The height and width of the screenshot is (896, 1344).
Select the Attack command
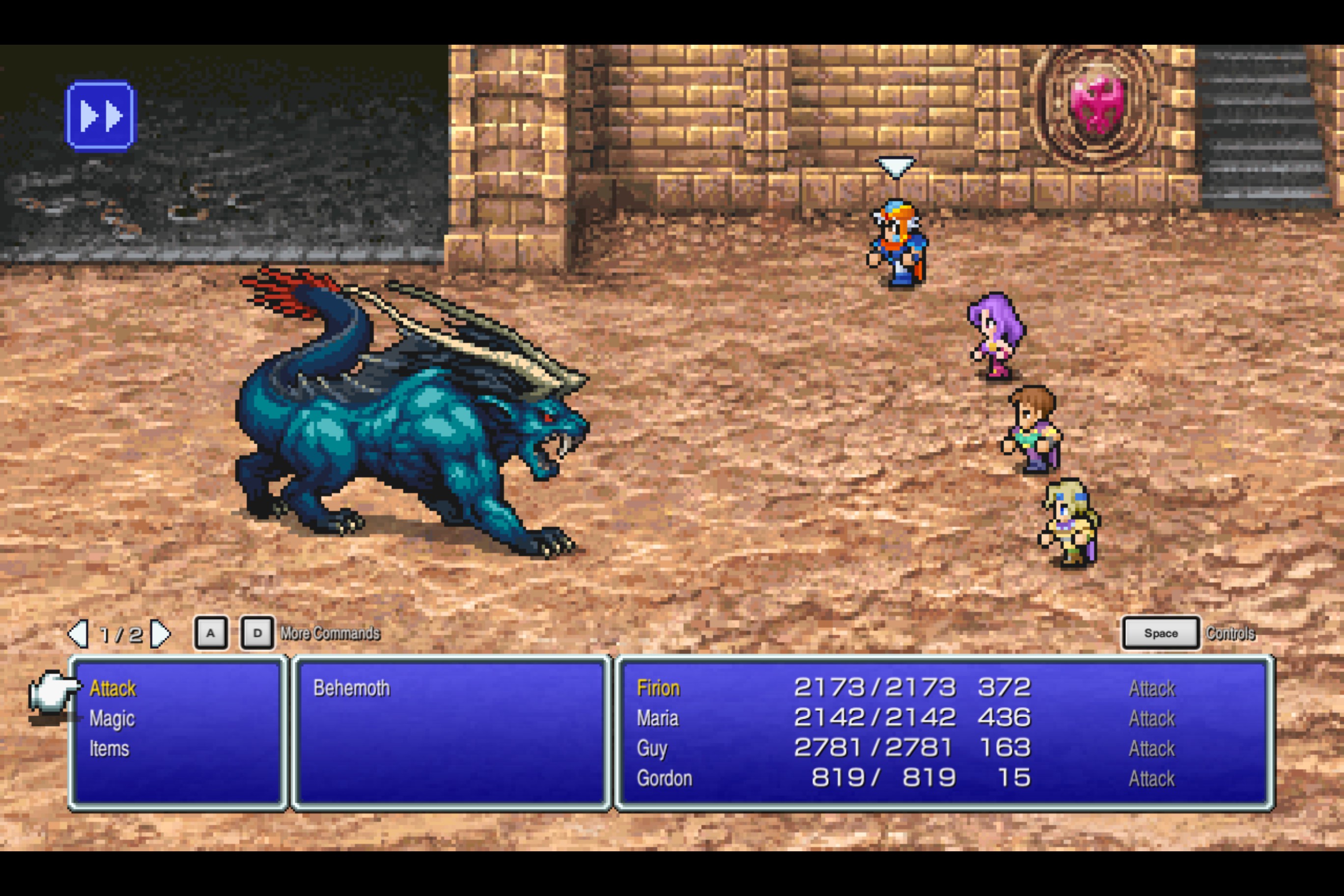(112, 689)
